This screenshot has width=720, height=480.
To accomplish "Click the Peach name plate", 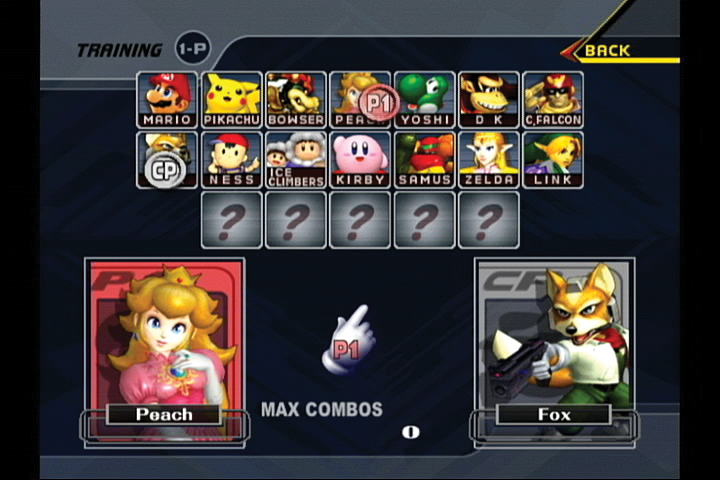I will coord(165,414).
